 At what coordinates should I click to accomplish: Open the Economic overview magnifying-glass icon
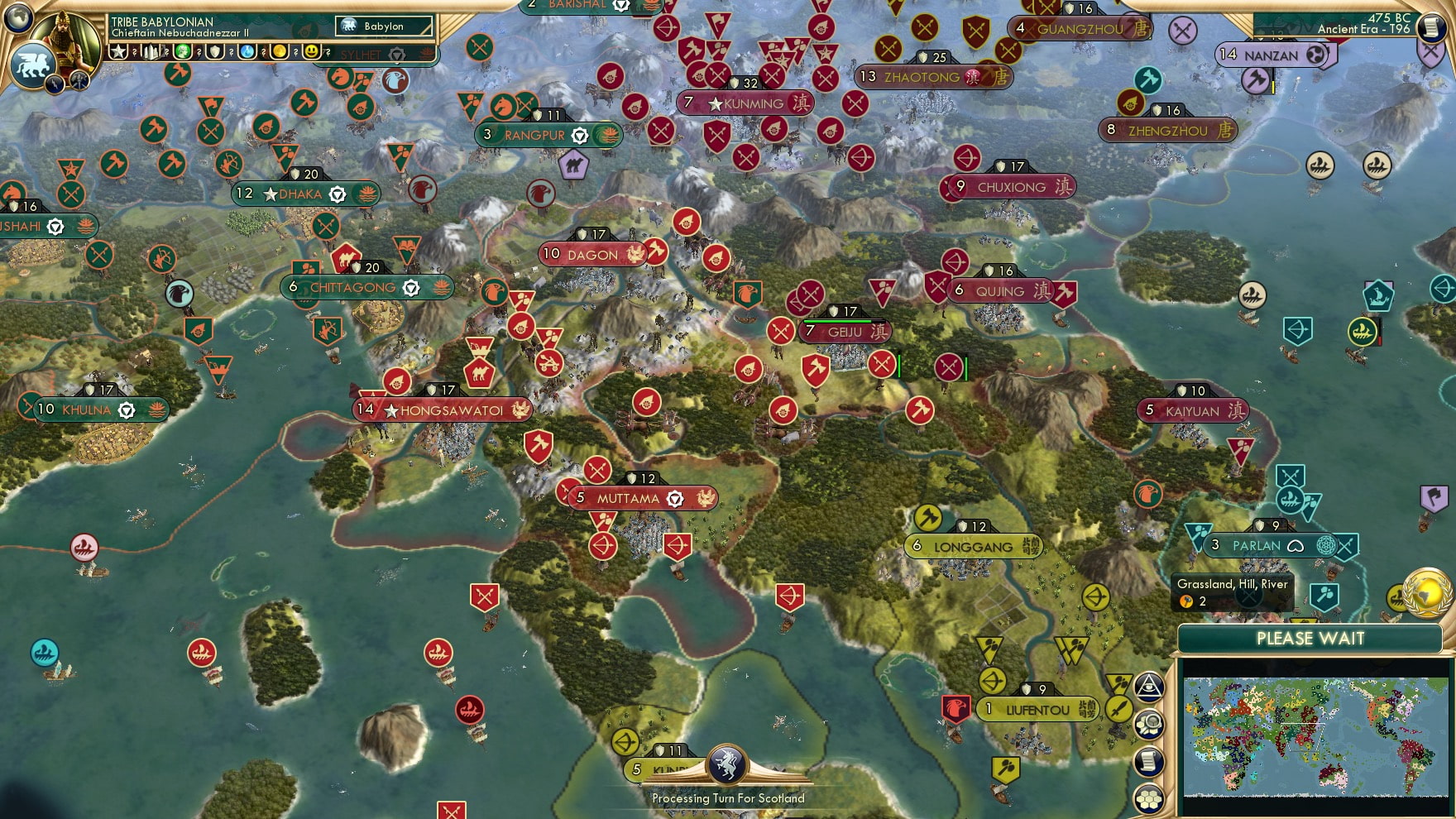pos(1149,723)
